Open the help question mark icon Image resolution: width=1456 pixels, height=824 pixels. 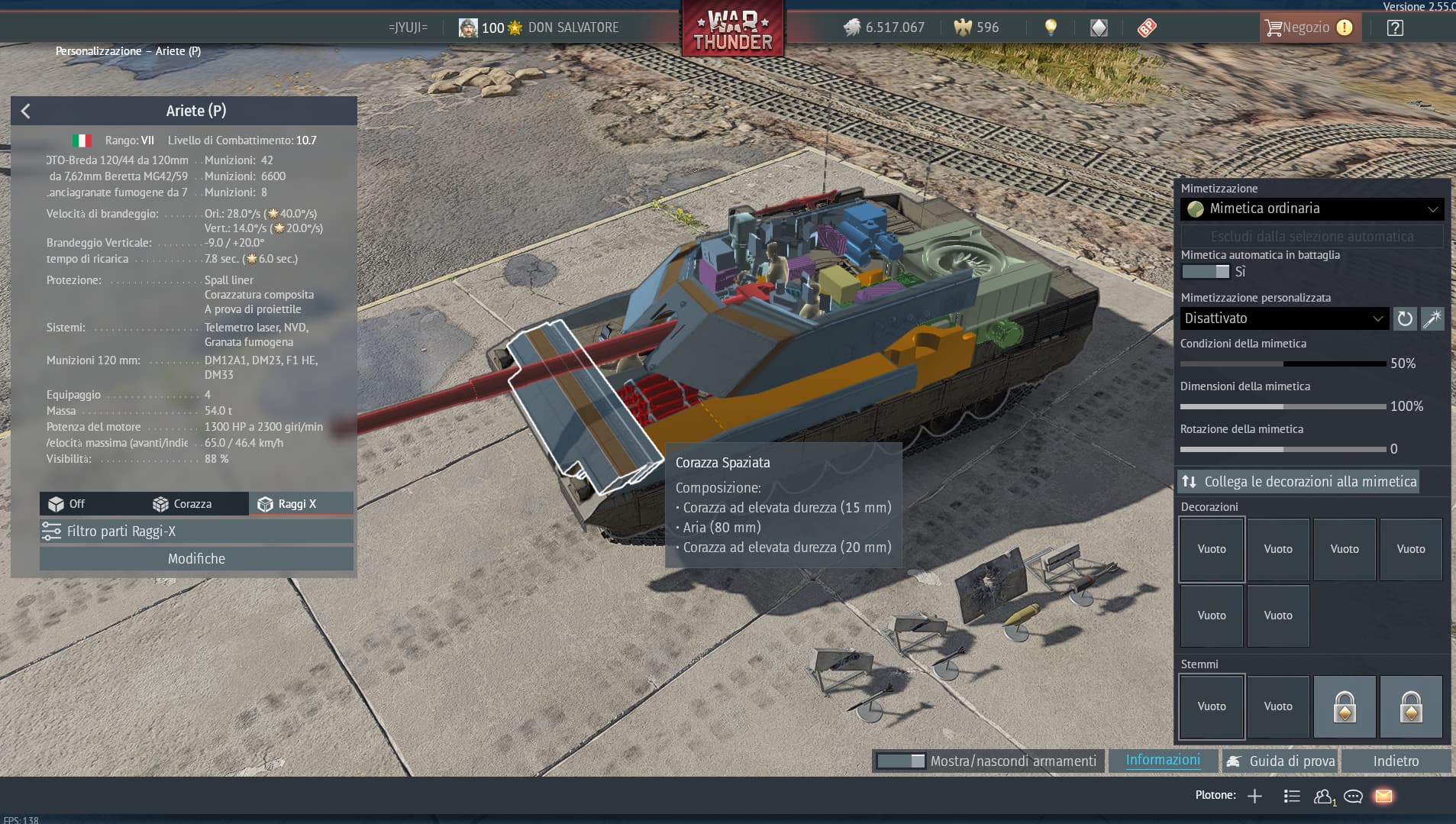point(1395,28)
